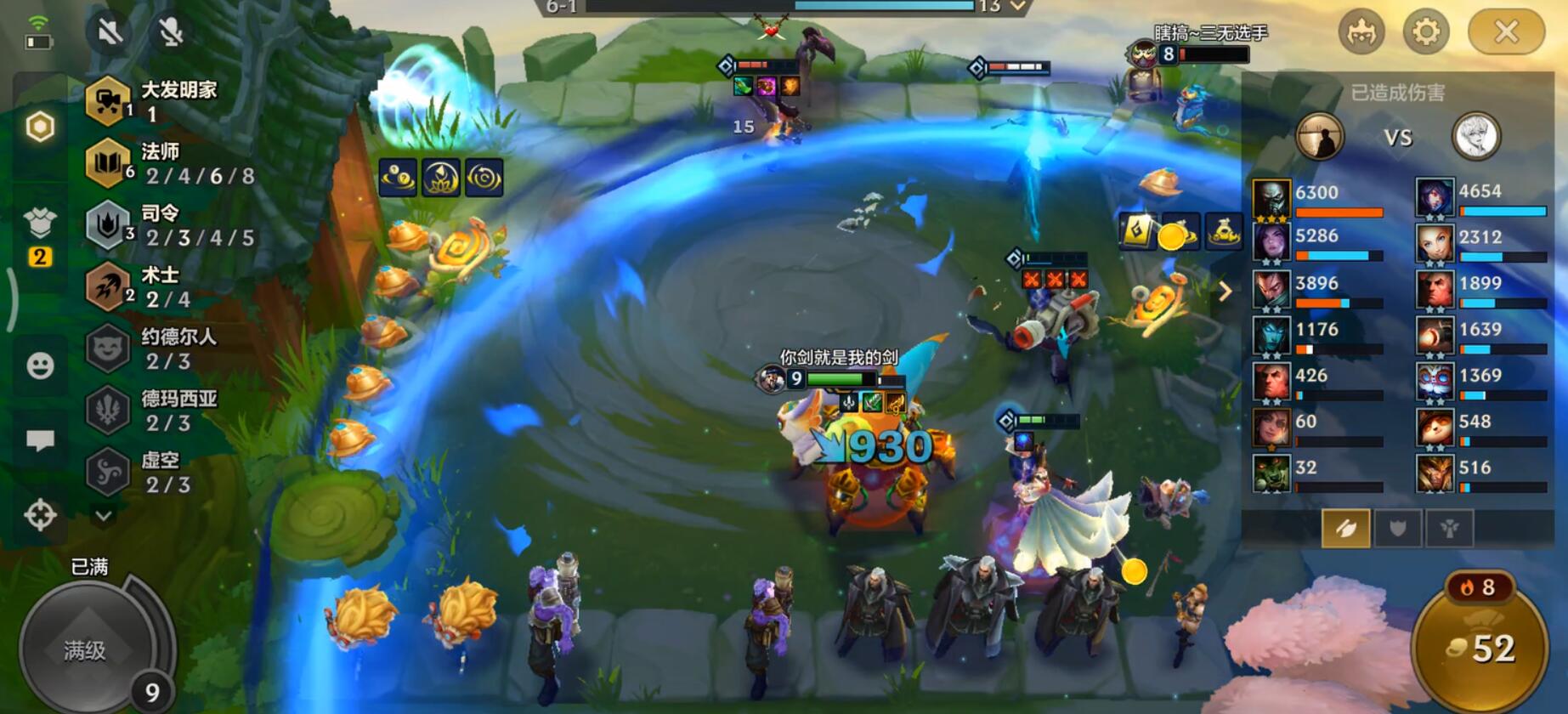Screen dimensions: 1568x714
Task: Collapse the damage panel with the arrow
Action: pos(1225,292)
